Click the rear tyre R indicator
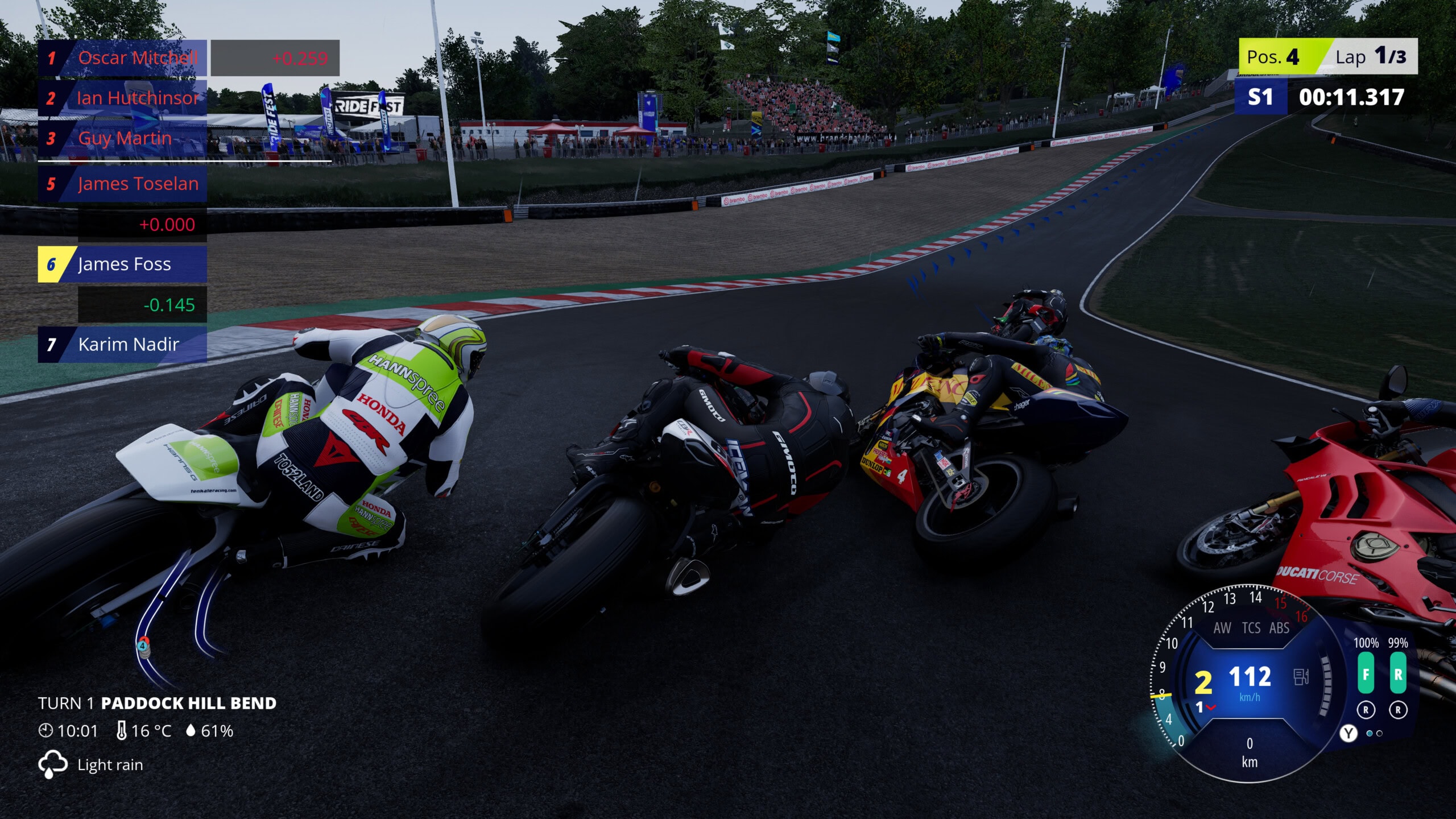Viewport: 1456px width, 819px height. coord(1398,673)
